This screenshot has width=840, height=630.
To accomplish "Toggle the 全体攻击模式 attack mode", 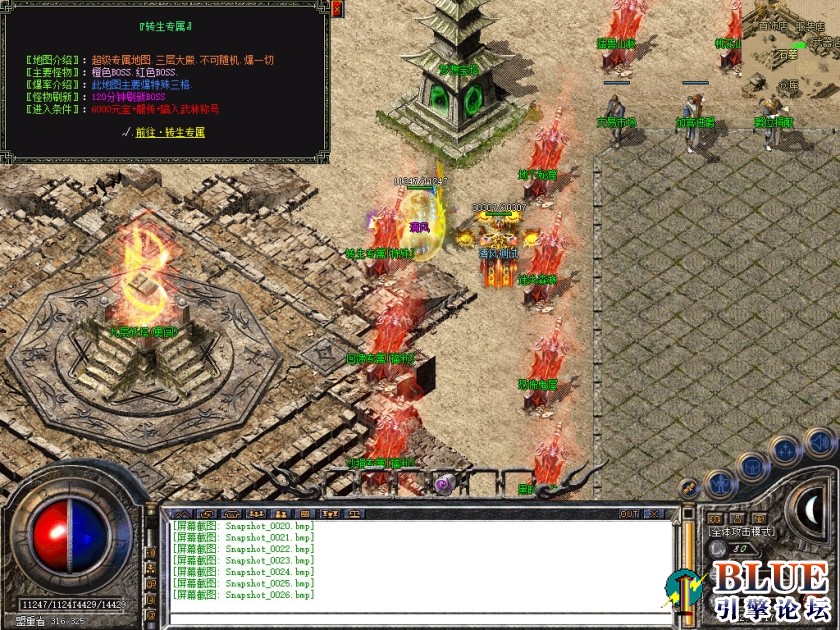I will tap(741, 532).
